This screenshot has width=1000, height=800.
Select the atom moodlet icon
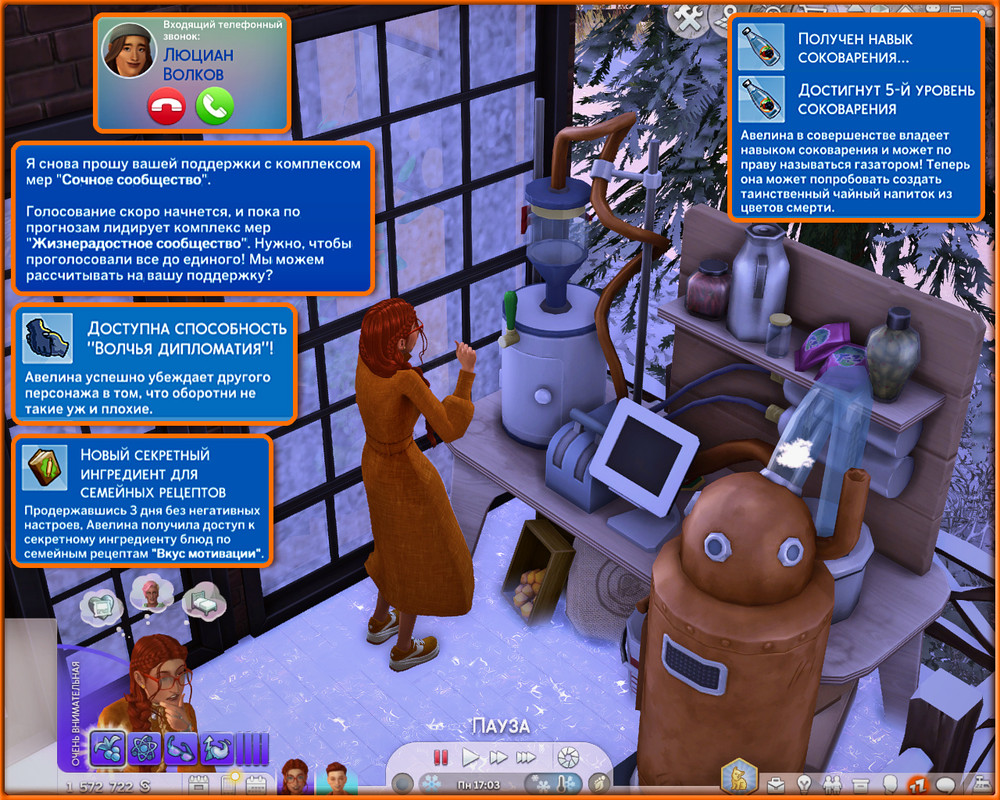click(x=142, y=749)
